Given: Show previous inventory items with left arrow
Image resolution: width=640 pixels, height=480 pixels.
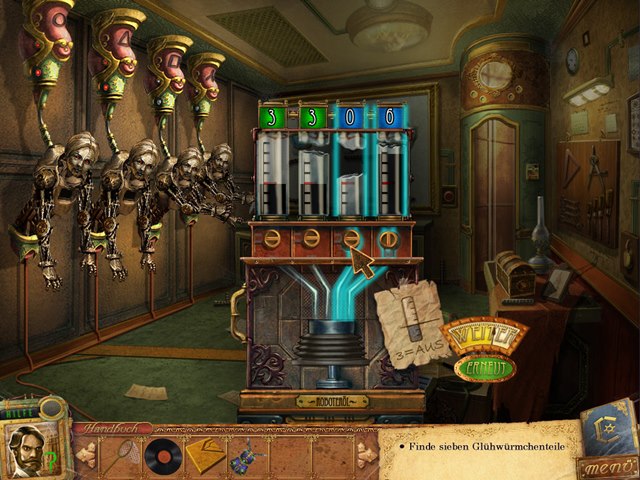Looking at the screenshot, I should pos(86,456).
